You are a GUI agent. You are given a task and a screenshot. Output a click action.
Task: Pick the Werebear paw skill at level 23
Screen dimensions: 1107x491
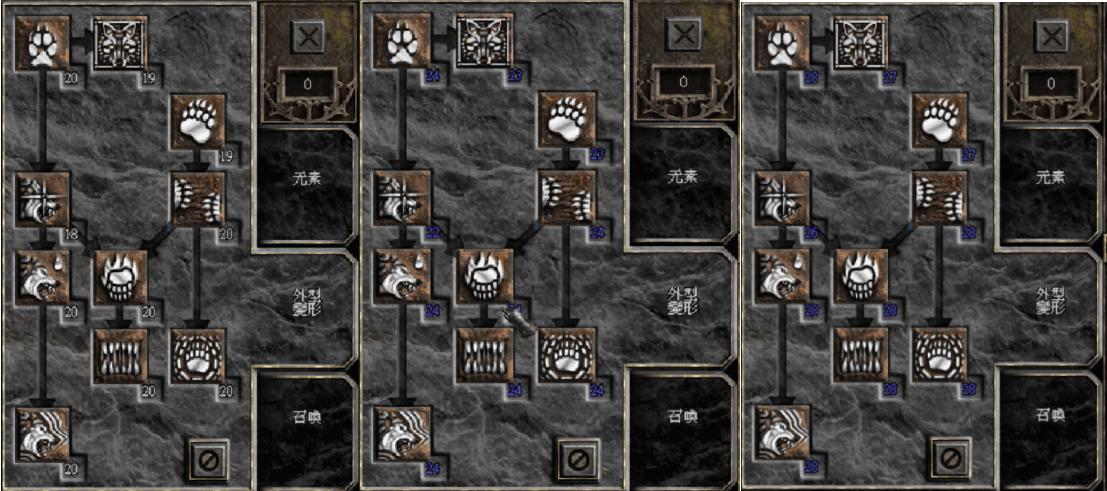[x=566, y=120]
